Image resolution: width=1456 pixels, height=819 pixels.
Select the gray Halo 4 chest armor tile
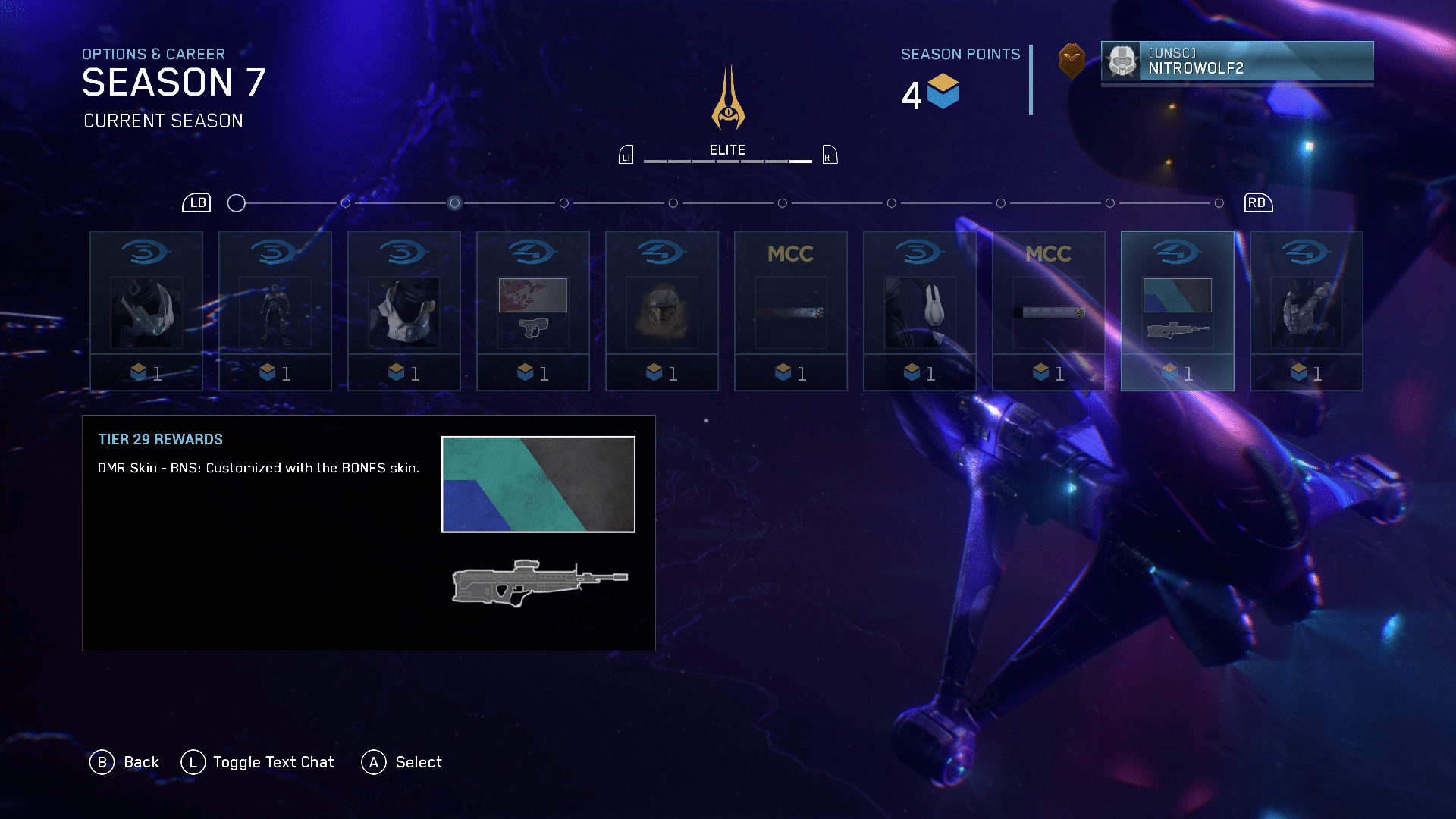[1306, 311]
